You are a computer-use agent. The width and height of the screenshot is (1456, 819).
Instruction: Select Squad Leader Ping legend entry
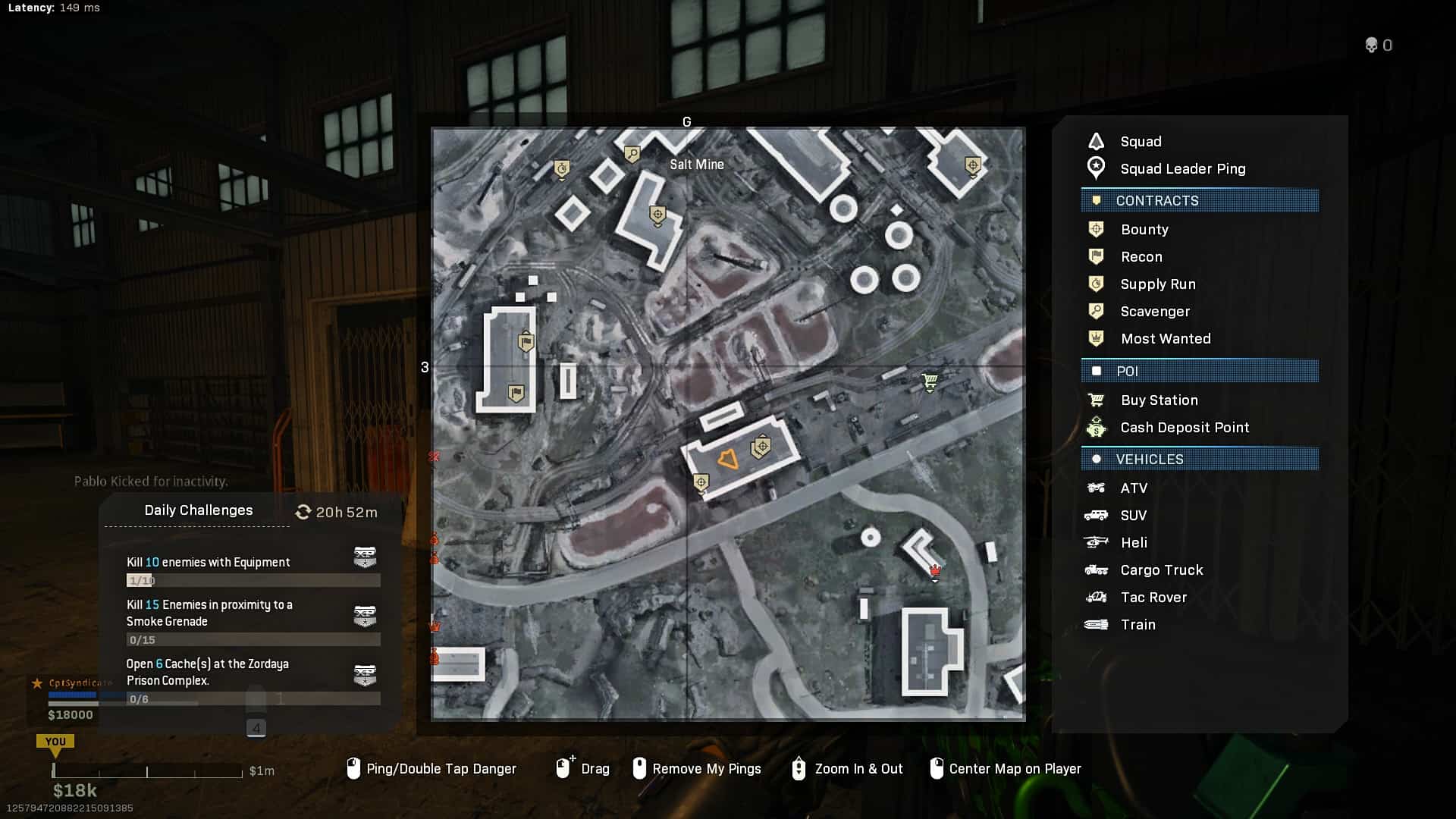(1182, 169)
